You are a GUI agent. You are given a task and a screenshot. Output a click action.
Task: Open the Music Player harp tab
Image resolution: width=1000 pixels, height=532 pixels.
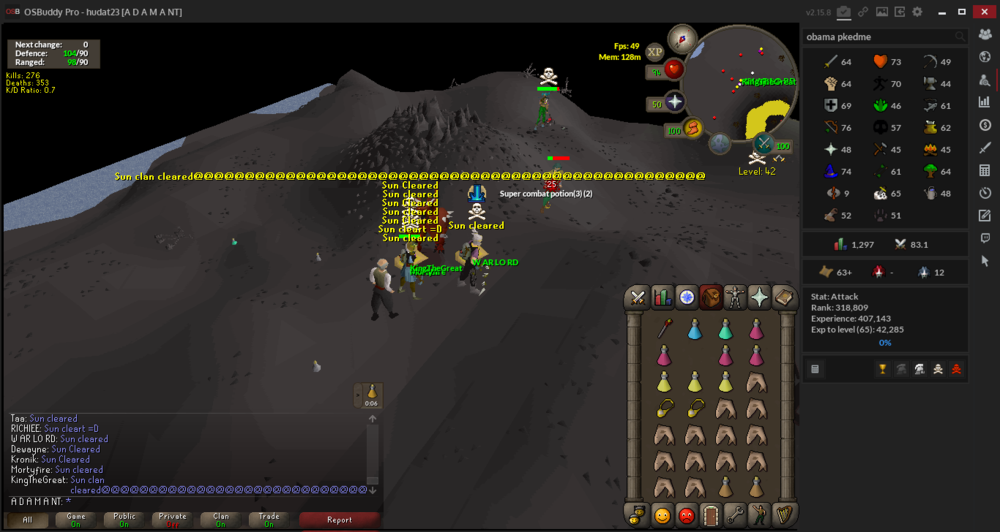(x=784, y=515)
